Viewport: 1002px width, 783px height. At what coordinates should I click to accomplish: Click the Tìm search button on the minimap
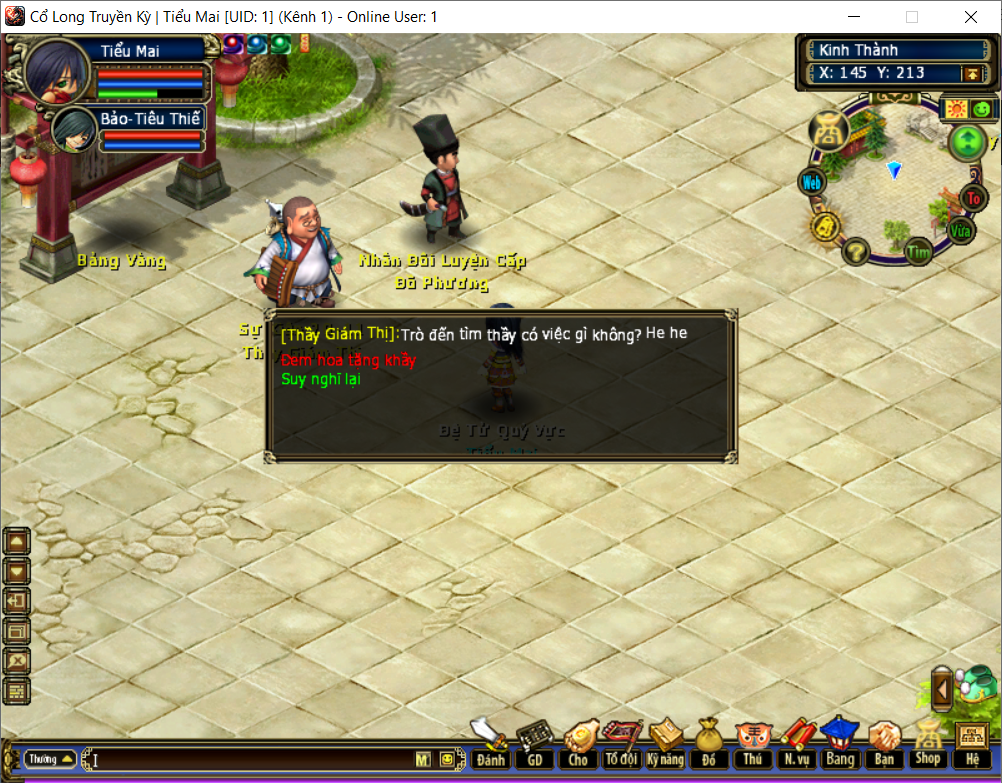point(918,252)
